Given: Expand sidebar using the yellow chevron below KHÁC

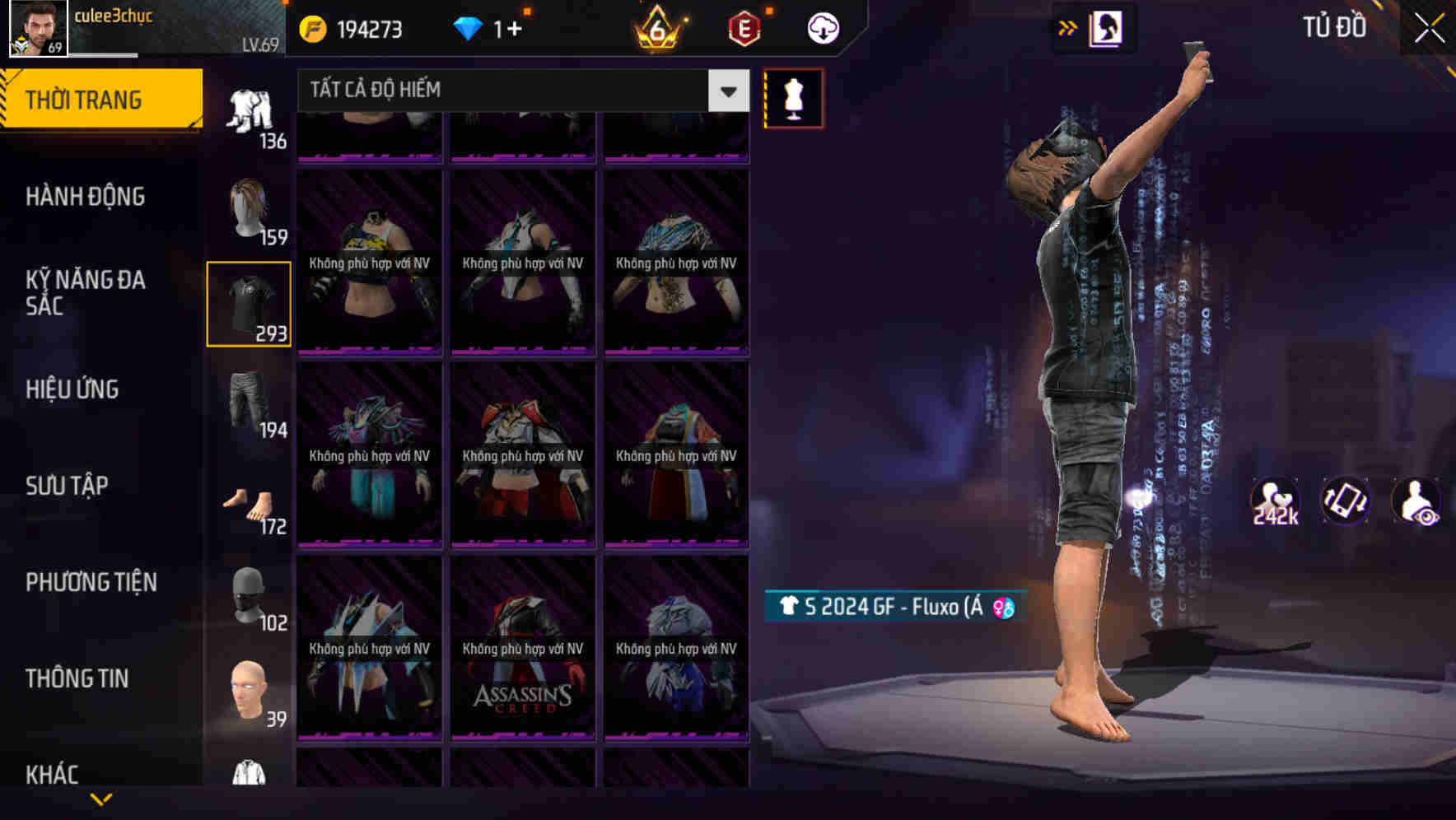Looking at the screenshot, I should click(x=101, y=799).
